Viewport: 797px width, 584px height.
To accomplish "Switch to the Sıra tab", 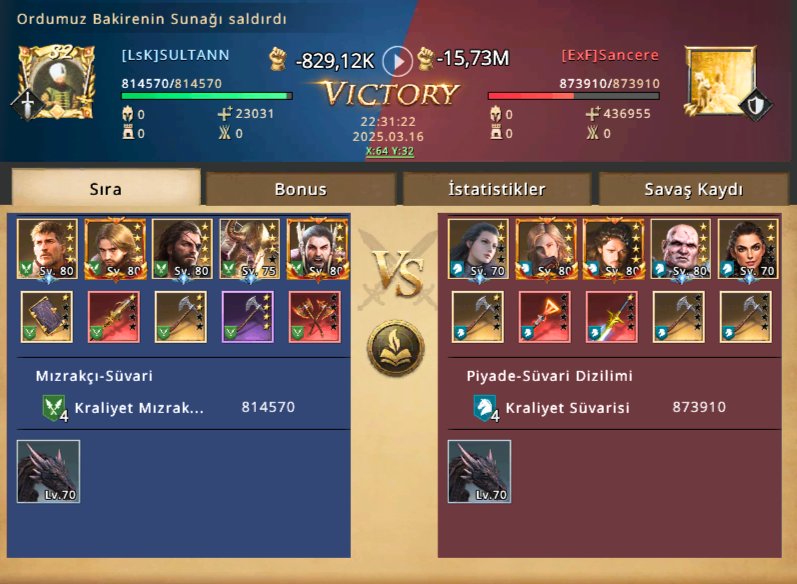I will point(106,188).
